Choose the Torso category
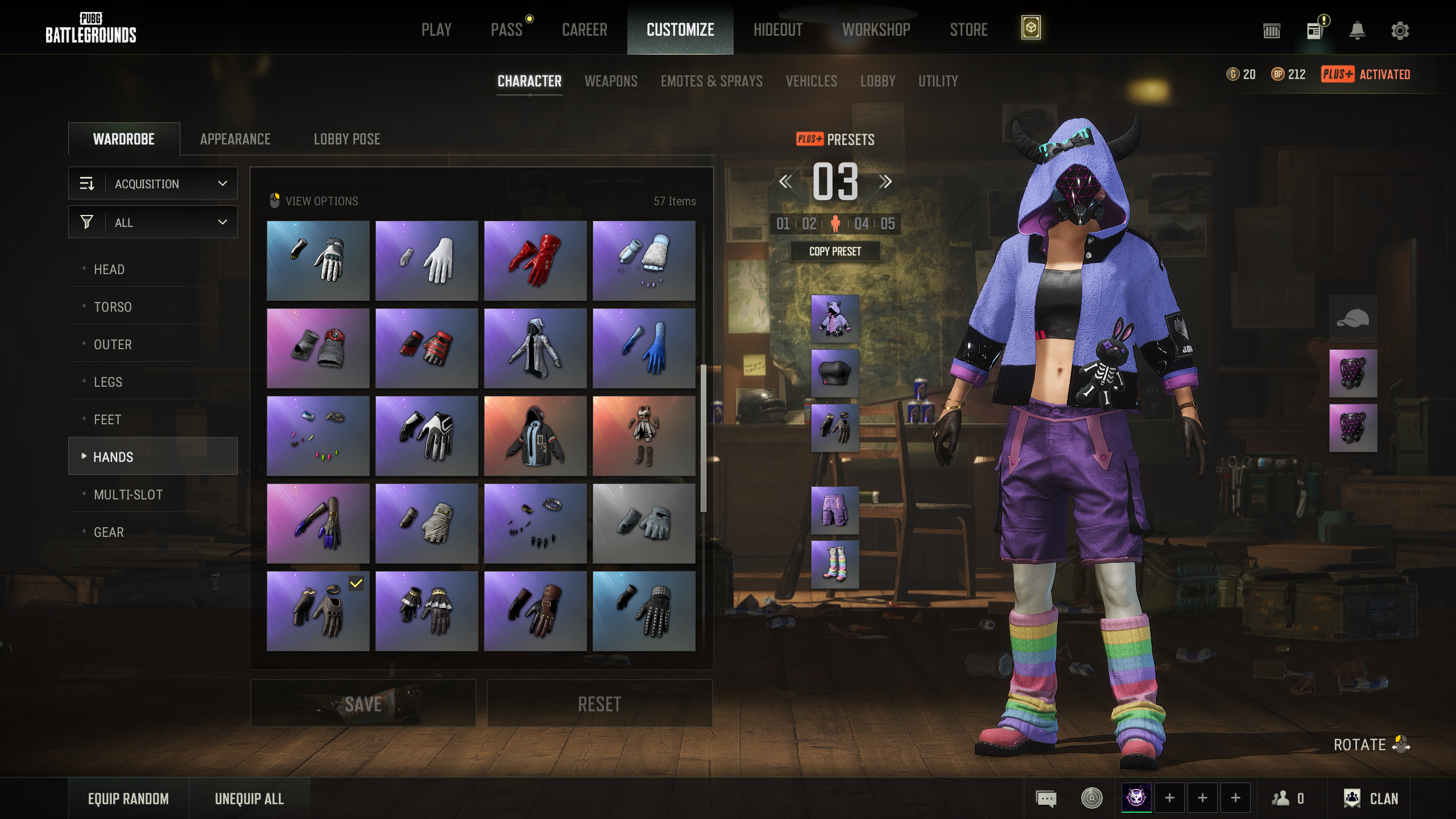The image size is (1456, 819). tap(113, 307)
